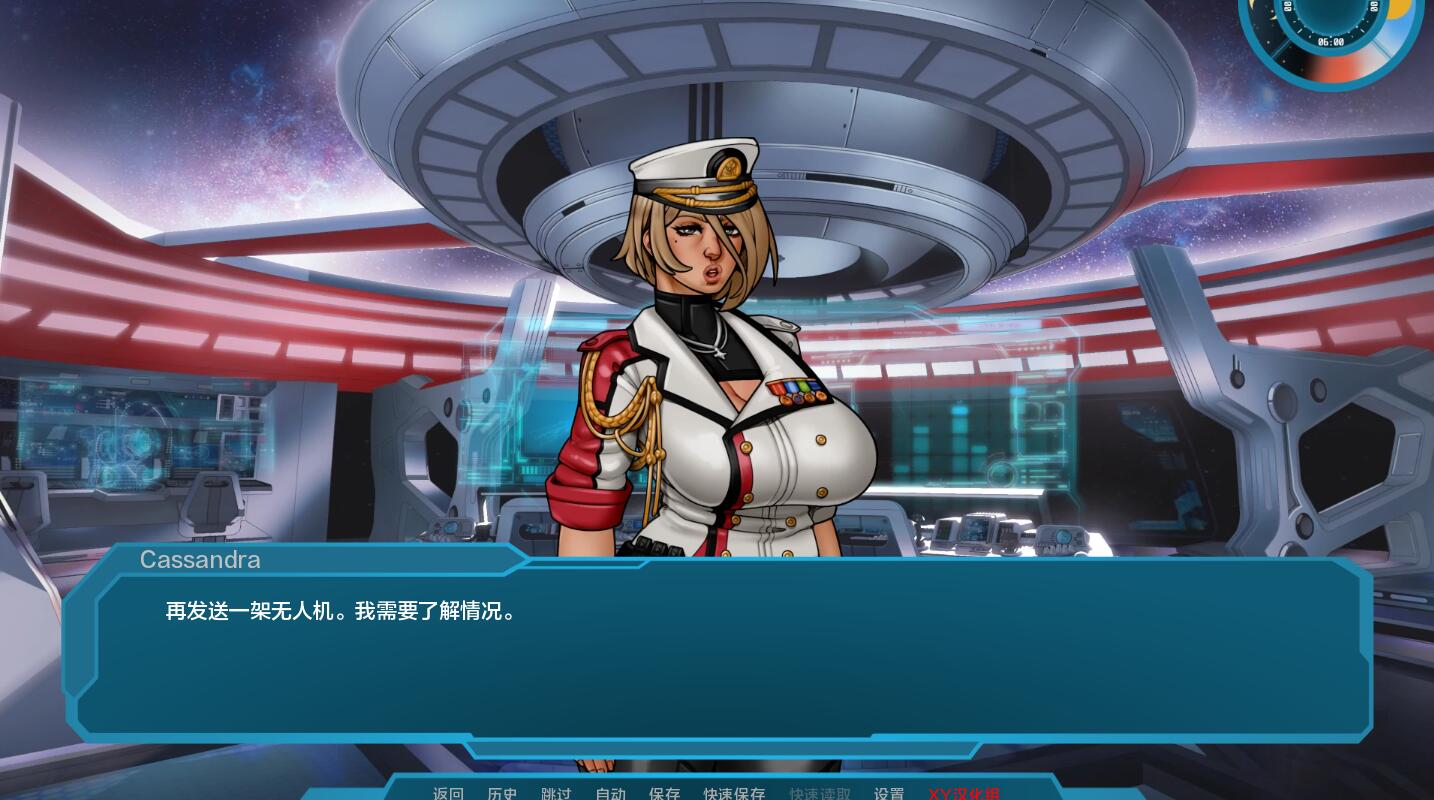The image size is (1434, 800).
Task: Select the grayed-out 快速读取 Quick Load option
Action: 819,793
